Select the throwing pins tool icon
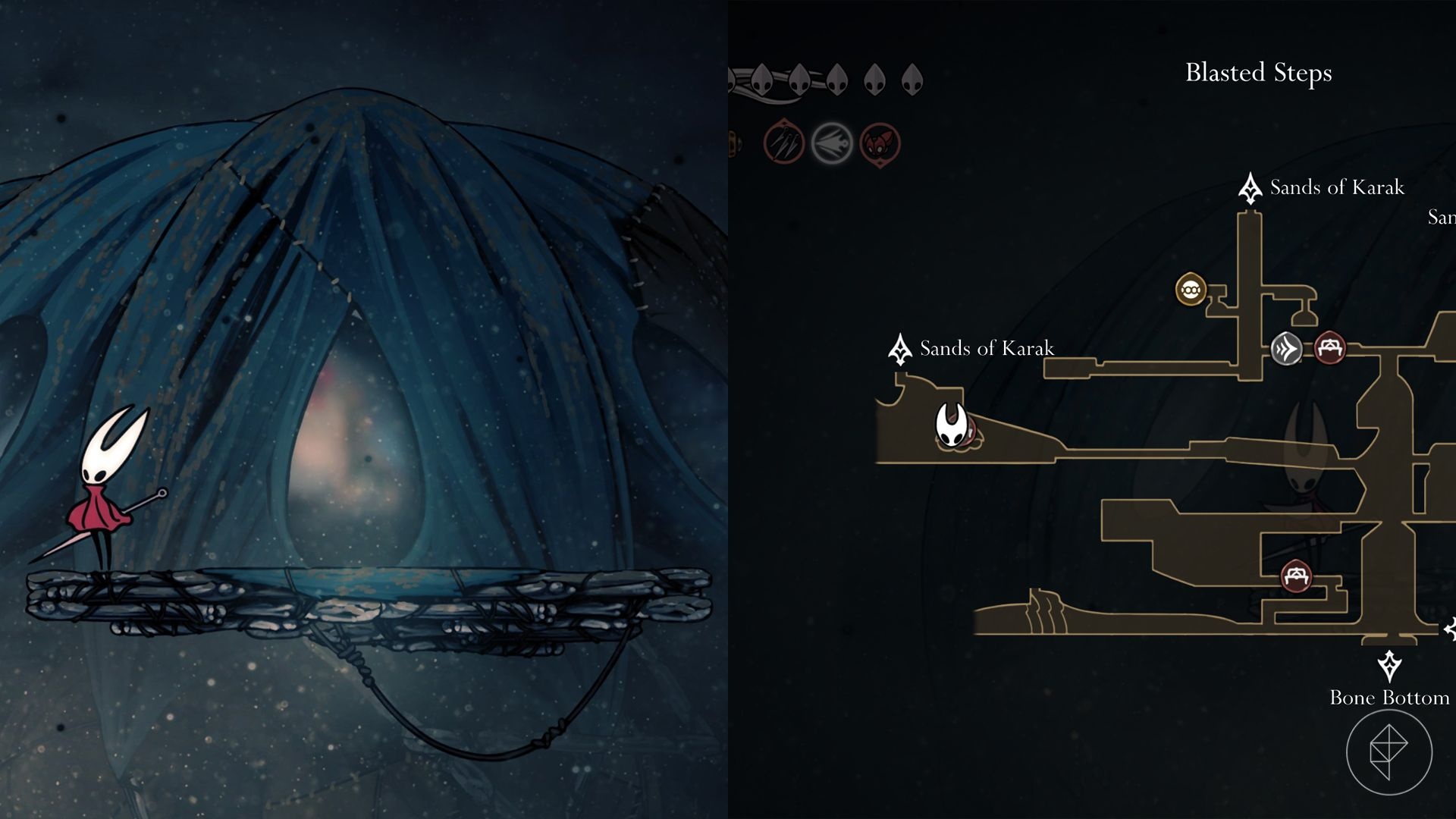This screenshot has height=819, width=1456. [783, 143]
